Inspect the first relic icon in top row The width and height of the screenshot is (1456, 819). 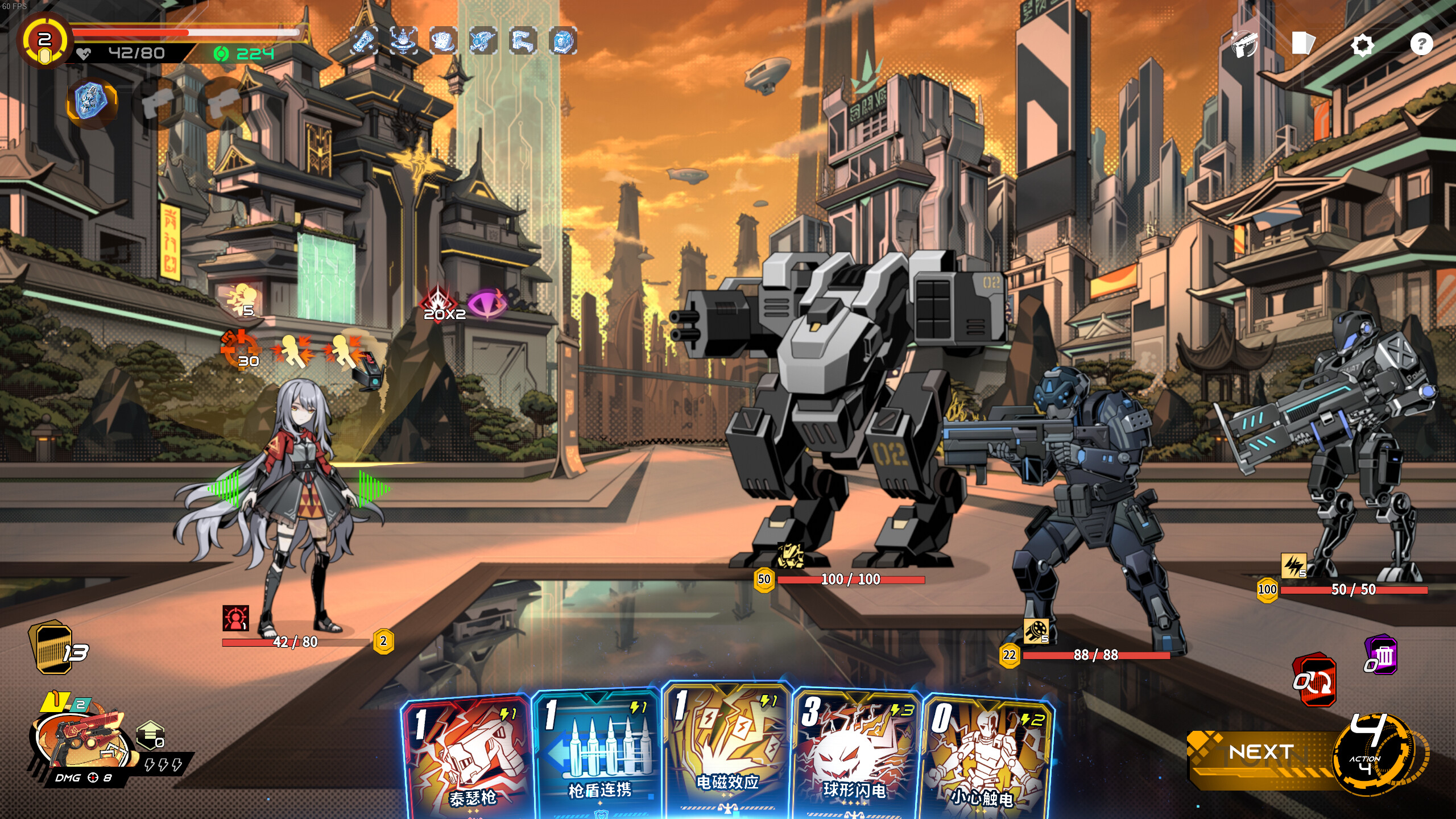(x=363, y=41)
